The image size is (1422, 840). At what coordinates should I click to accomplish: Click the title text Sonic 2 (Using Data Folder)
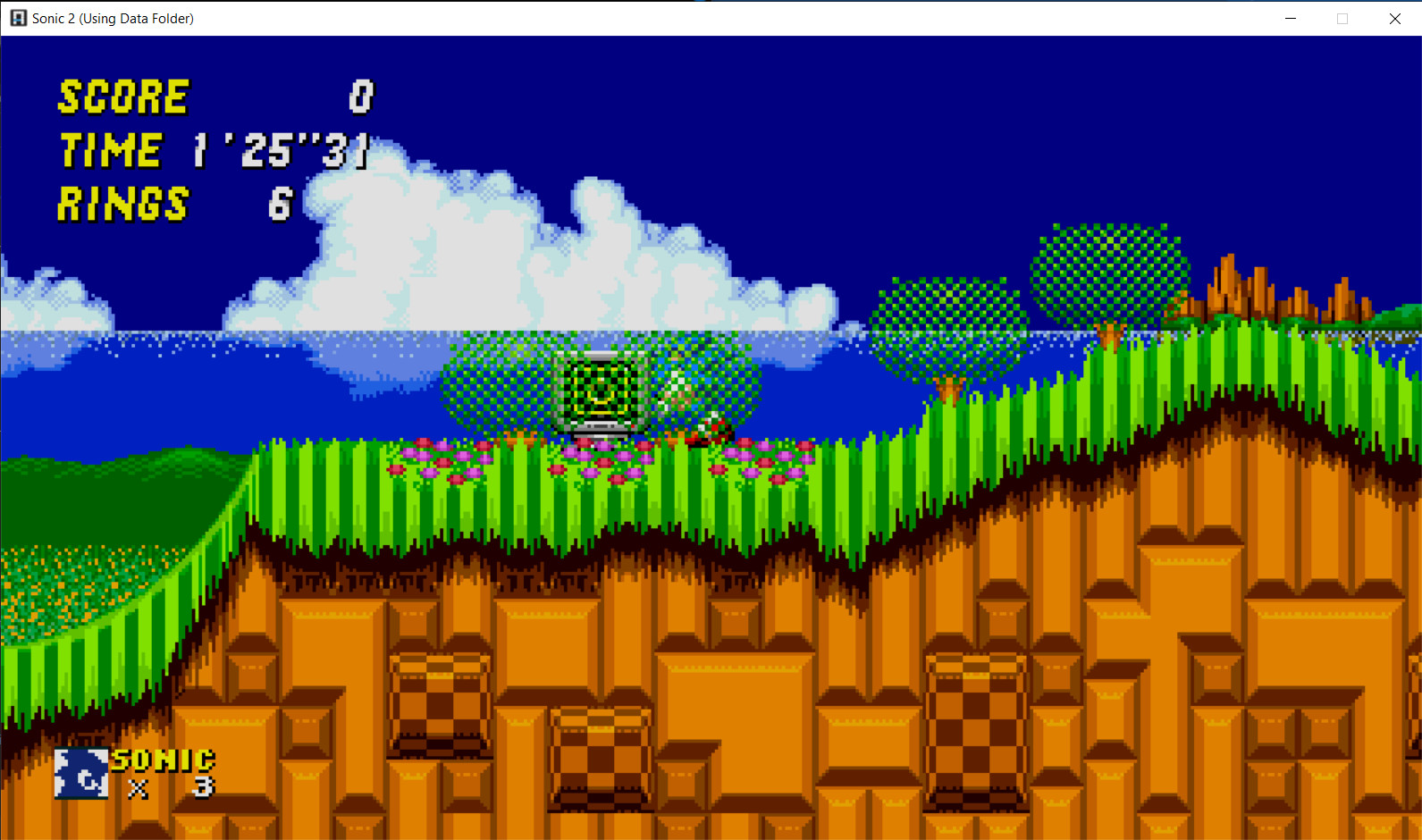click(x=113, y=18)
